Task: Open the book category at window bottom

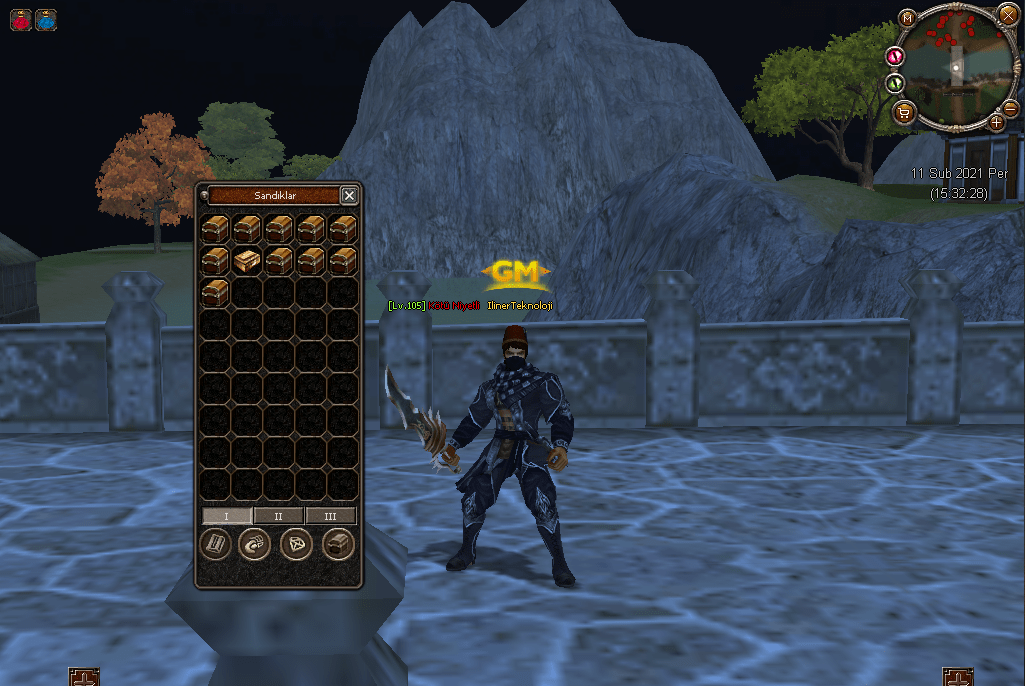Action: coord(216,545)
